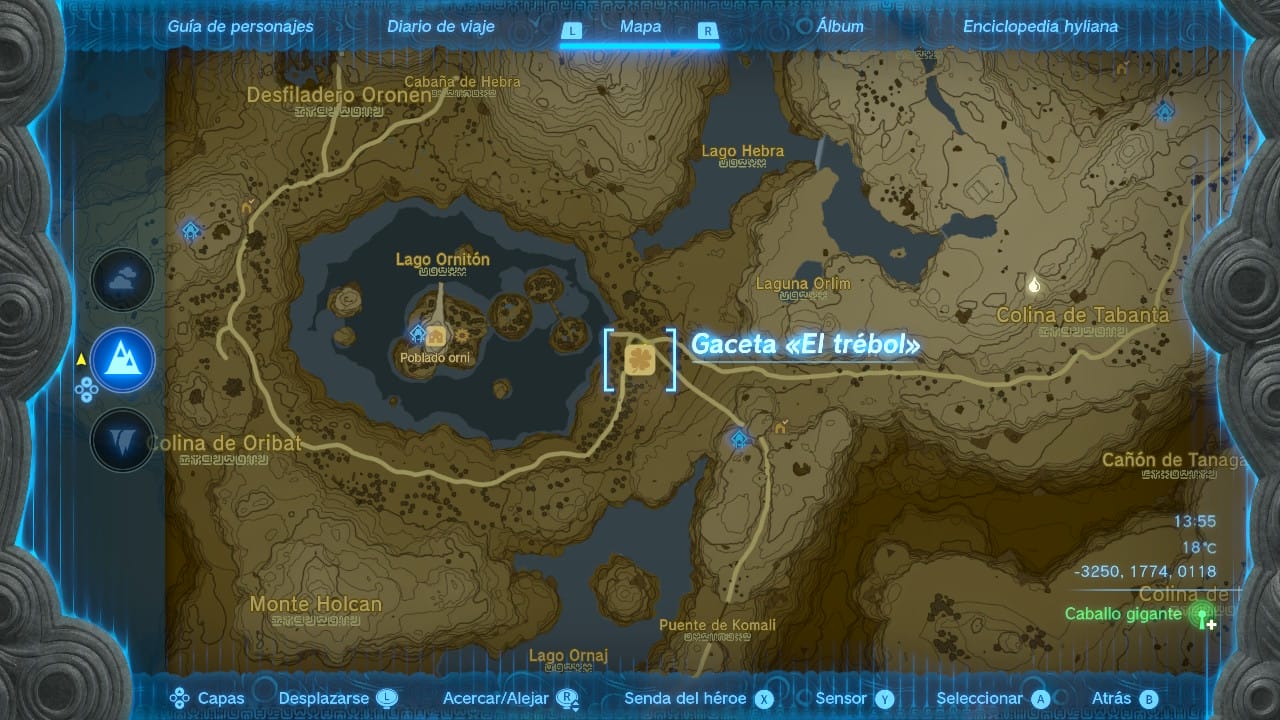
Task: Switch to the sky layer cloud icon
Action: click(x=123, y=281)
